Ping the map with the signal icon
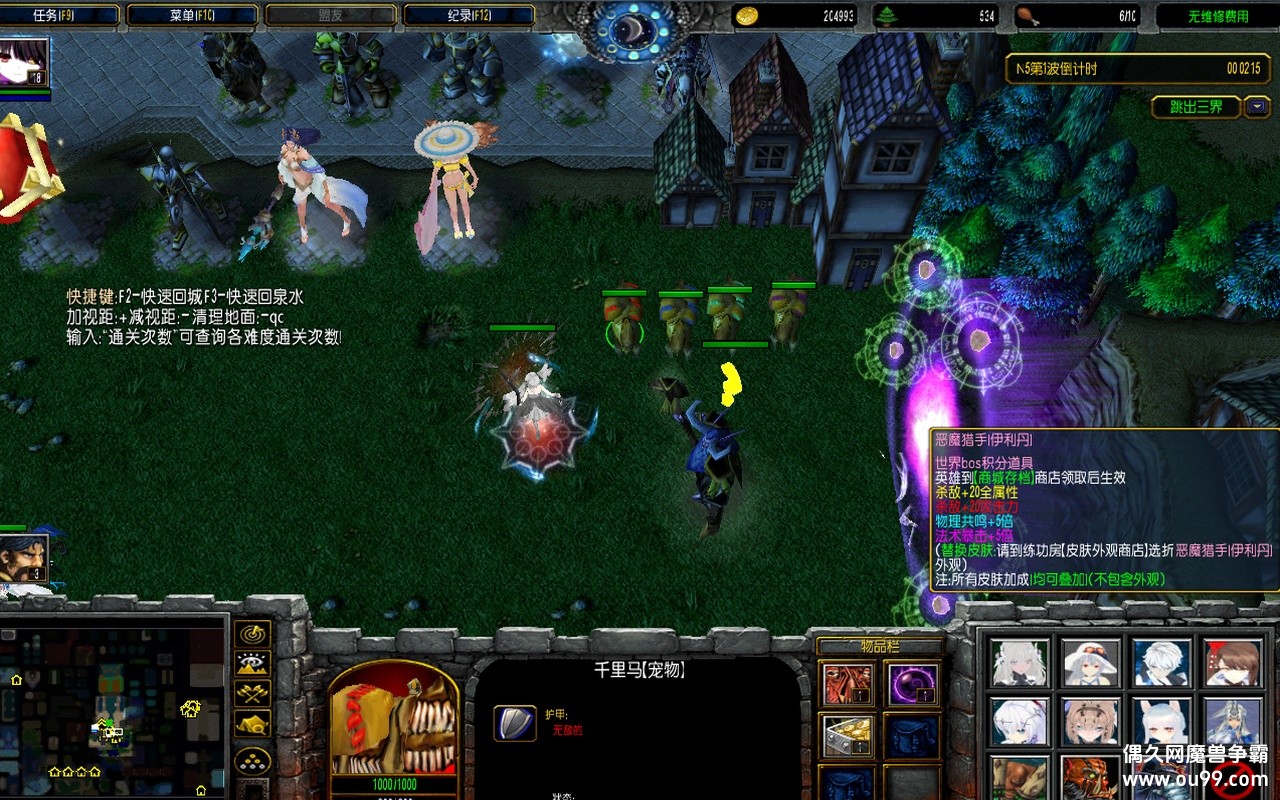 (252, 635)
